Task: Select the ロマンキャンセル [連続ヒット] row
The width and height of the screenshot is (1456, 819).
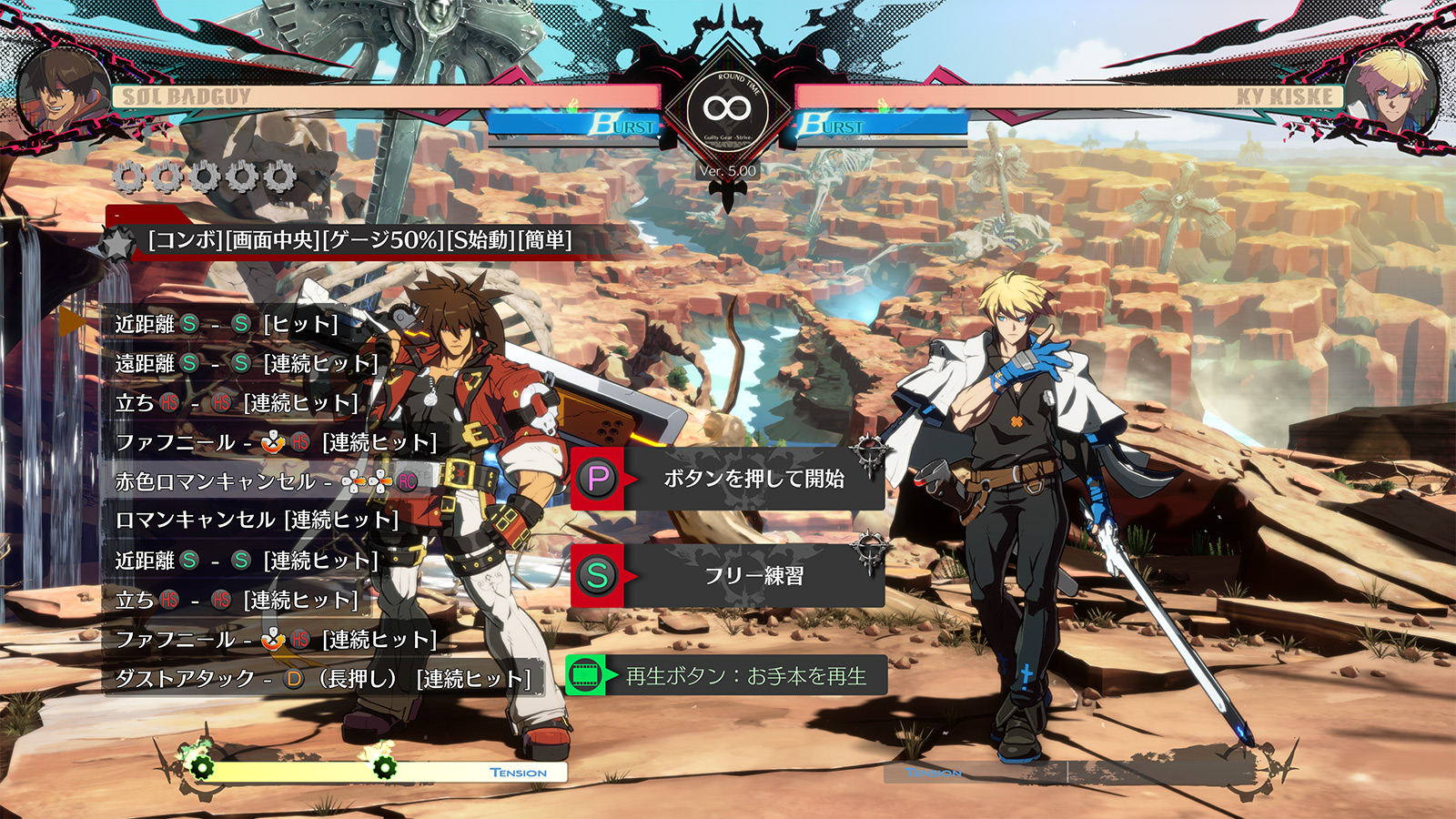Action: (257, 521)
